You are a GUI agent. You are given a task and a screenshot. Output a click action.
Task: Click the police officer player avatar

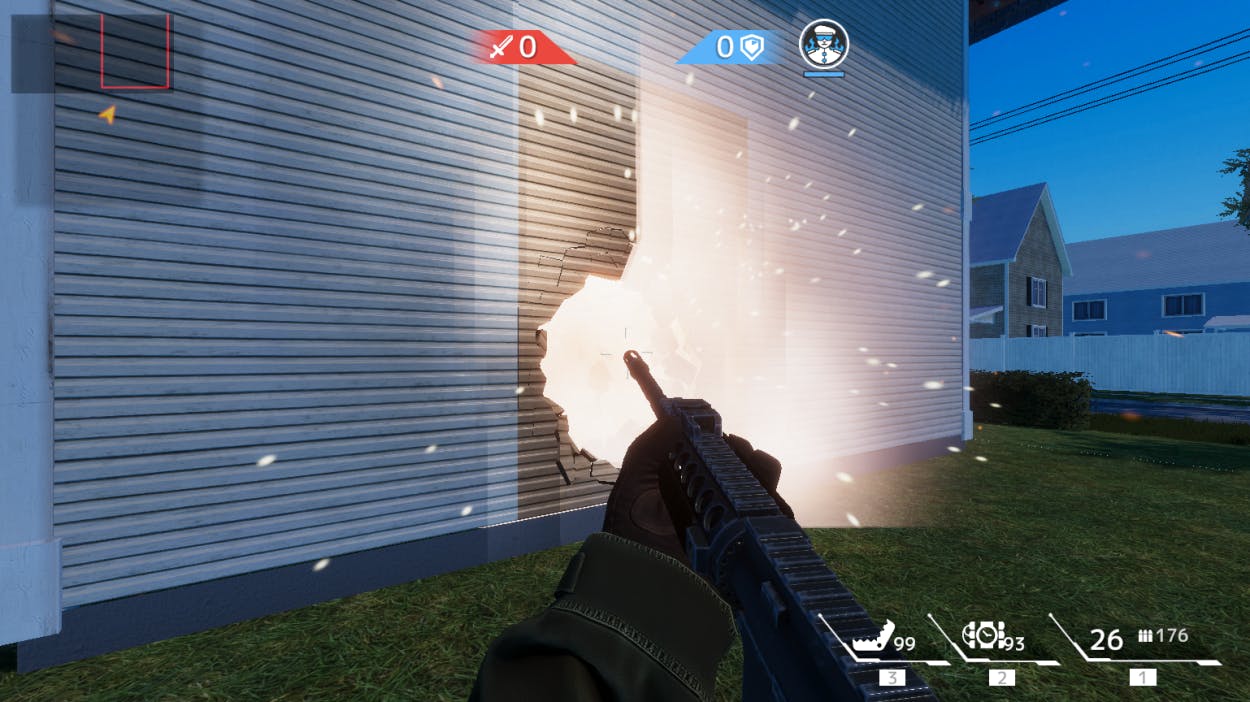tap(824, 43)
